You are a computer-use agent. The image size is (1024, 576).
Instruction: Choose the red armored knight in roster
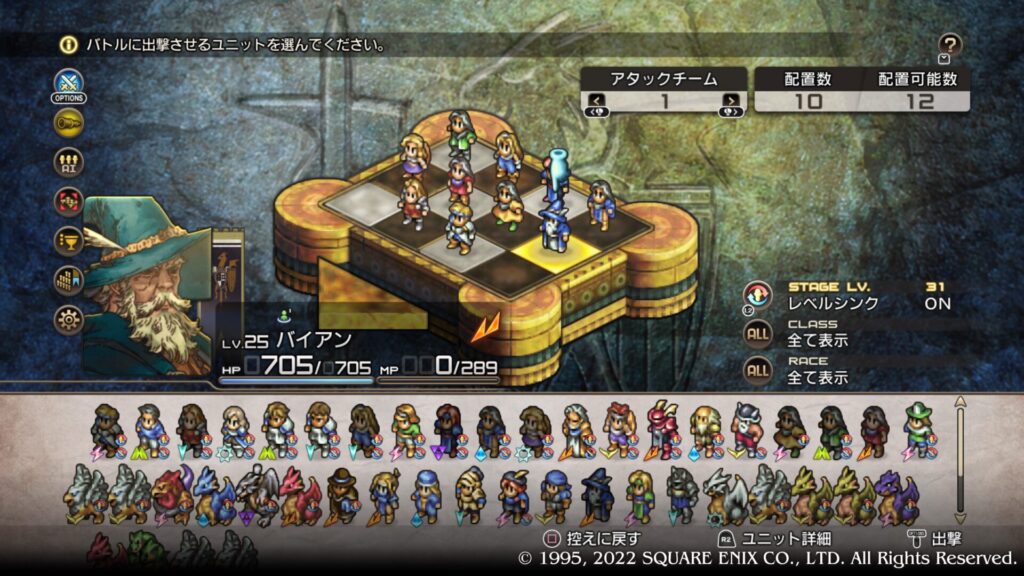click(663, 428)
